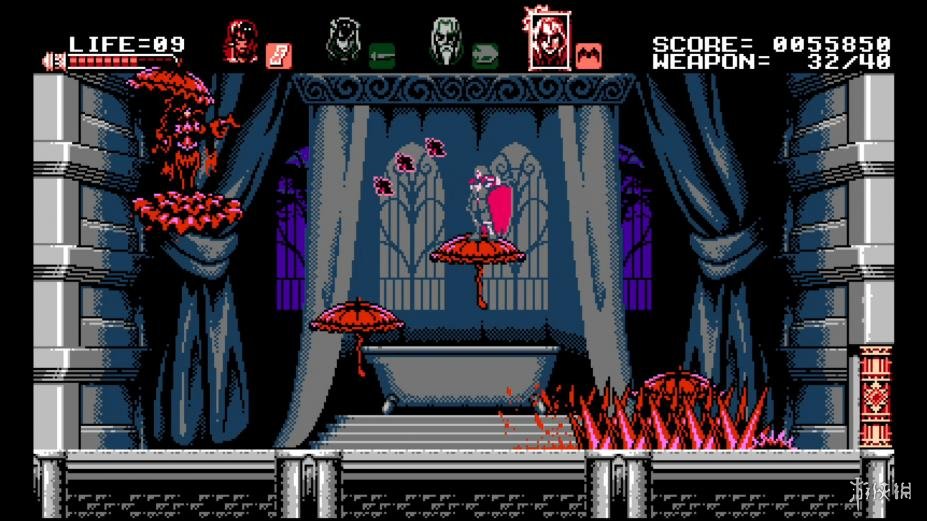Pick Alfred's green spell subweapon icon
Image resolution: width=927 pixels, height=521 pixels.
[x=485, y=55]
